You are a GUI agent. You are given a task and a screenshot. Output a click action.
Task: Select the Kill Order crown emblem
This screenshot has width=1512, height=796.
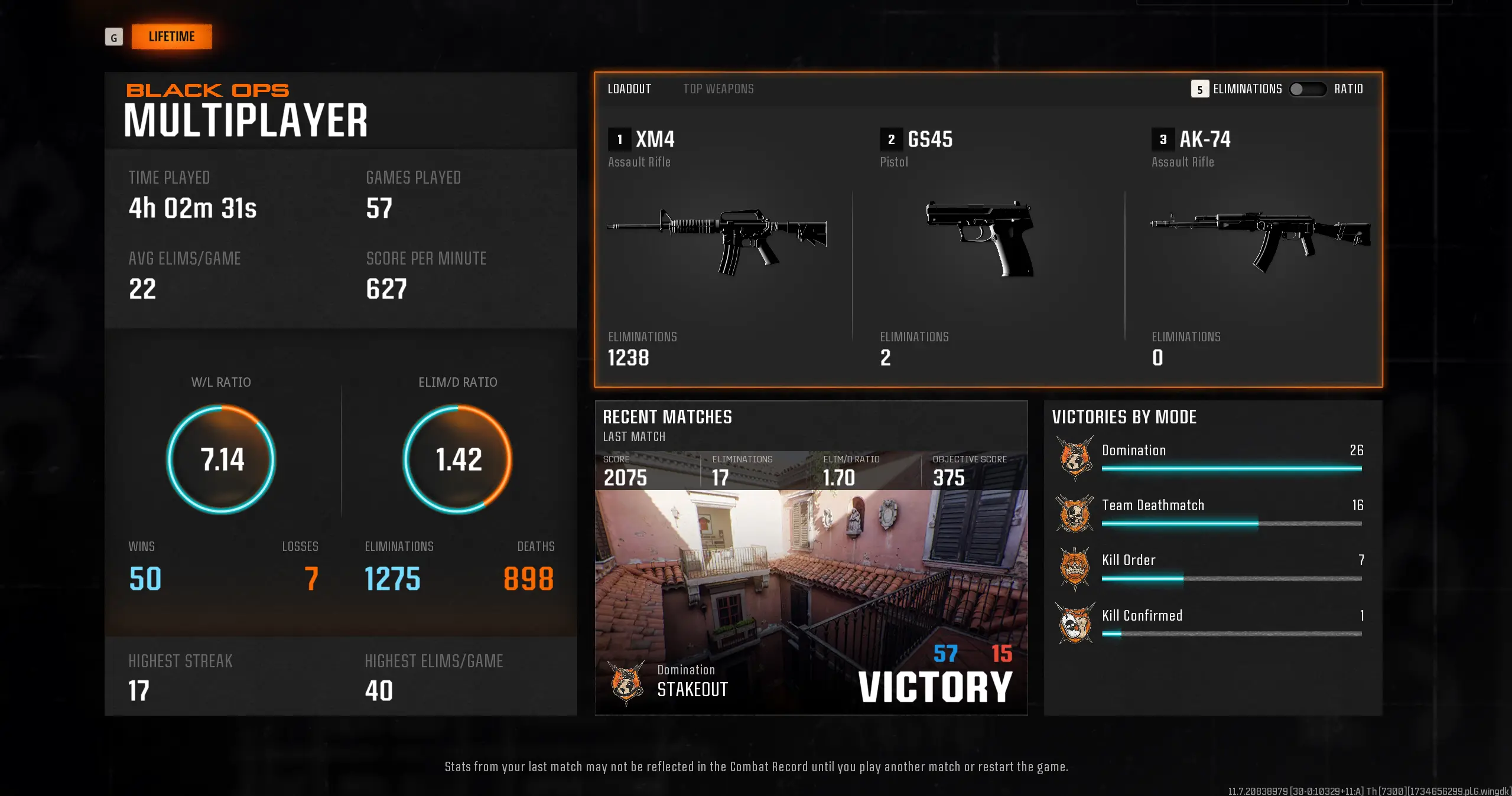[1075, 567]
